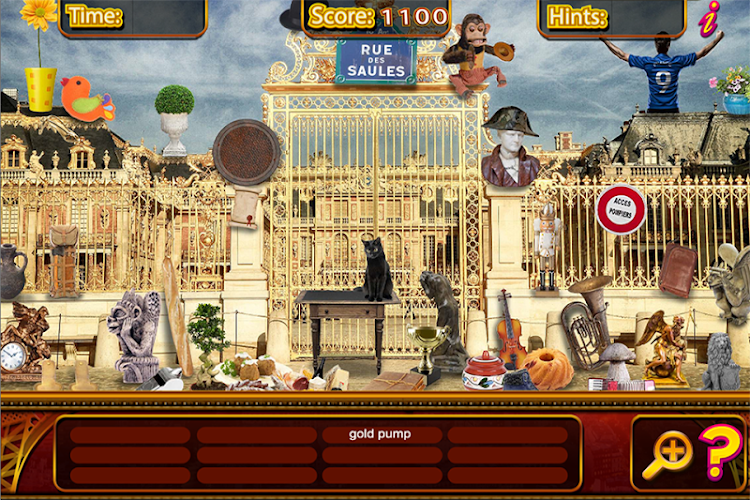Select the gold pump list entry
Viewport: 750px width, 500px height.
pyautogui.click(x=380, y=434)
